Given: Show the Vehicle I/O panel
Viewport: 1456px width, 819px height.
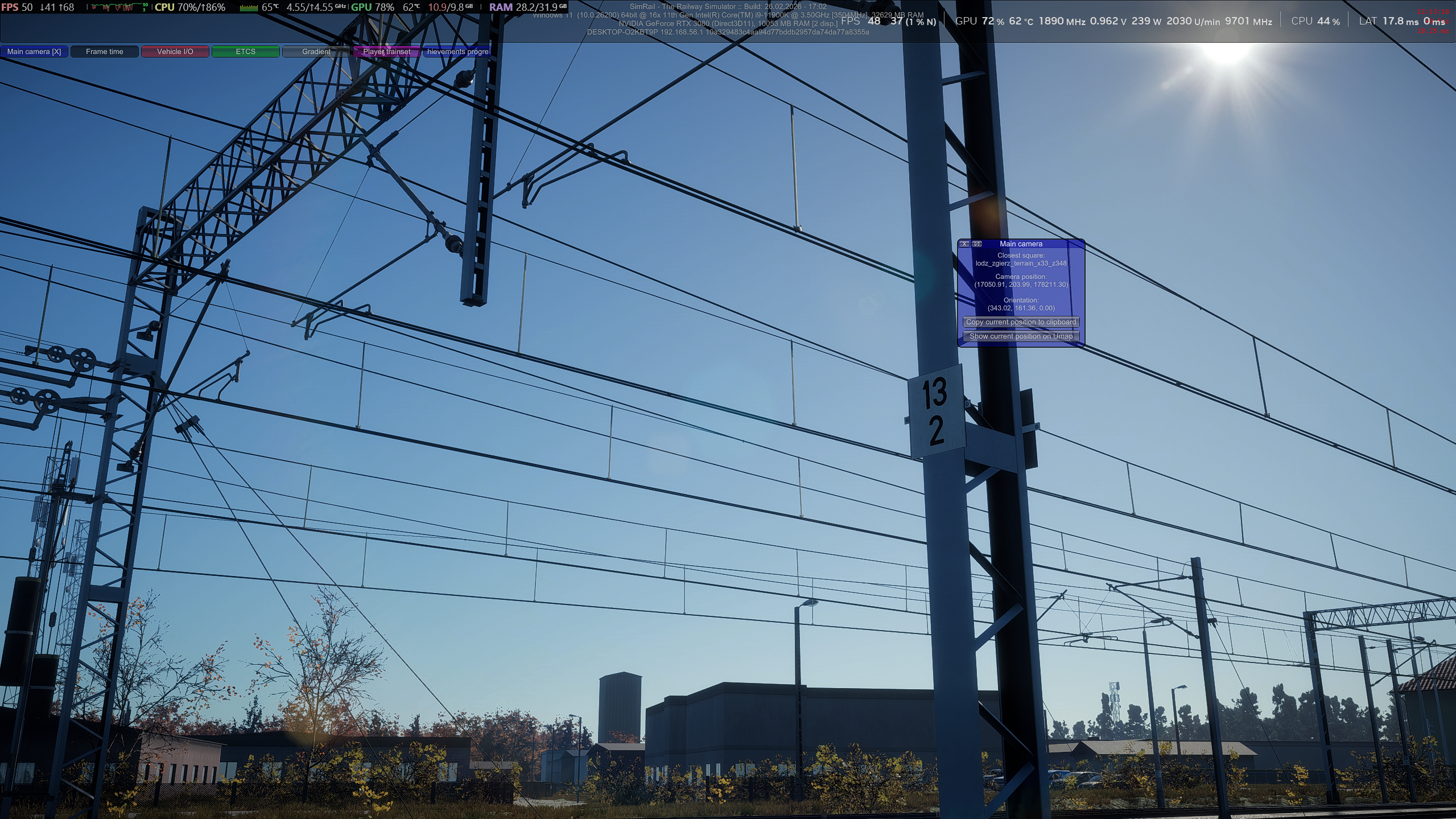Looking at the screenshot, I should (x=175, y=52).
